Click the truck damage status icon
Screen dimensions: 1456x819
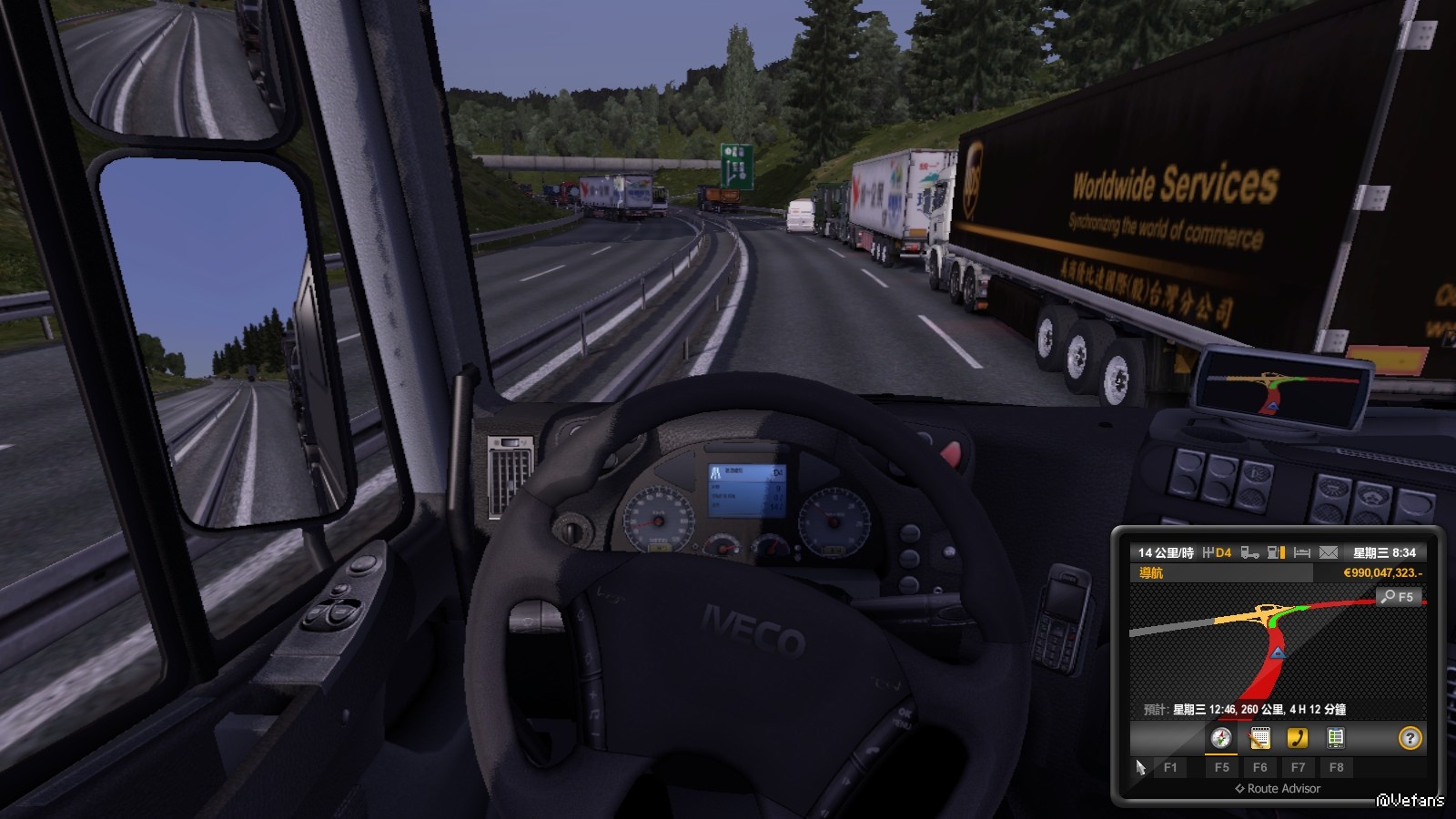point(1250,552)
